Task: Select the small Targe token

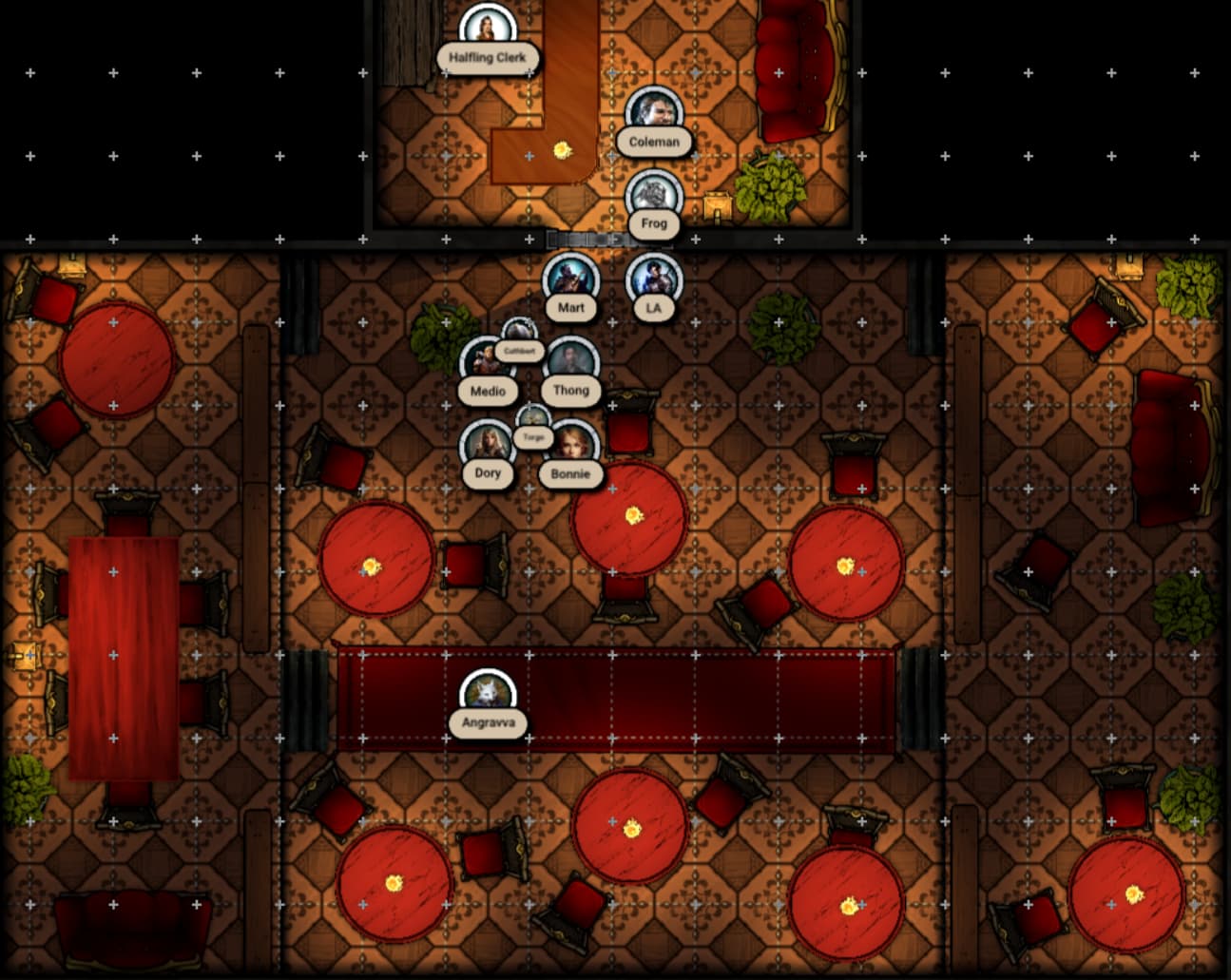Action: 533,418
